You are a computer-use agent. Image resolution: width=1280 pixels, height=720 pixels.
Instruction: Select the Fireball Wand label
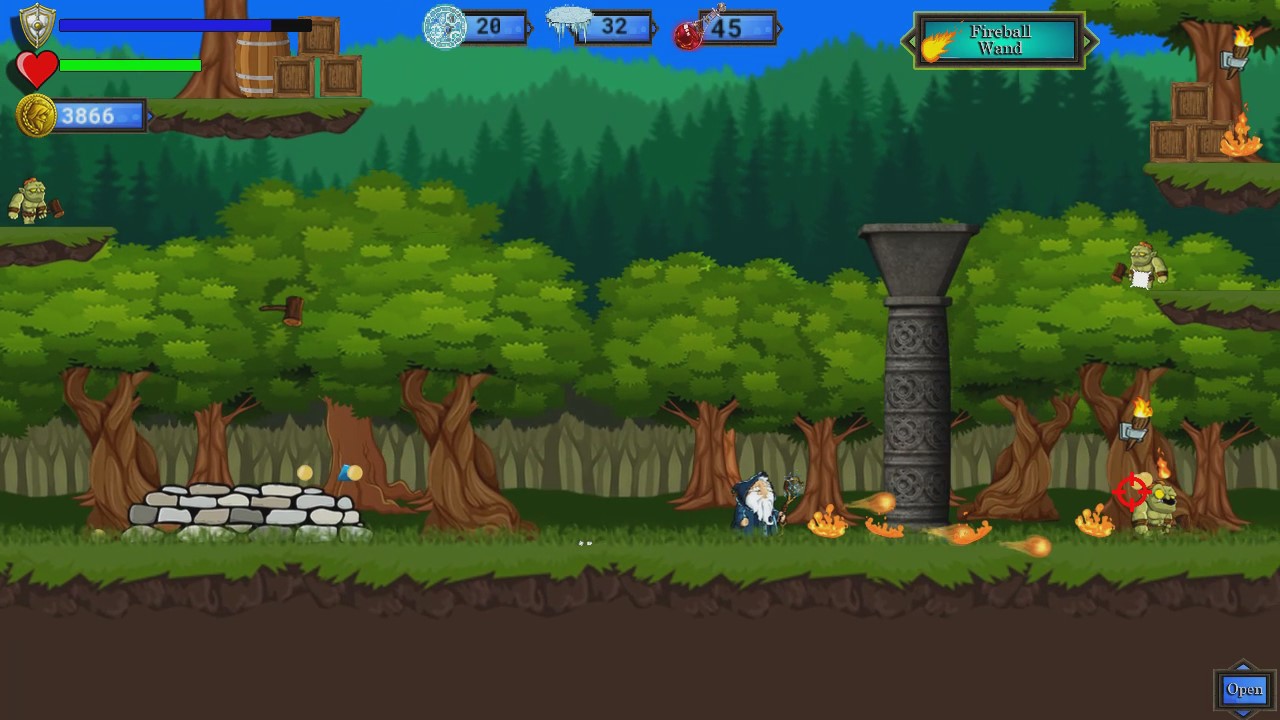point(1000,40)
